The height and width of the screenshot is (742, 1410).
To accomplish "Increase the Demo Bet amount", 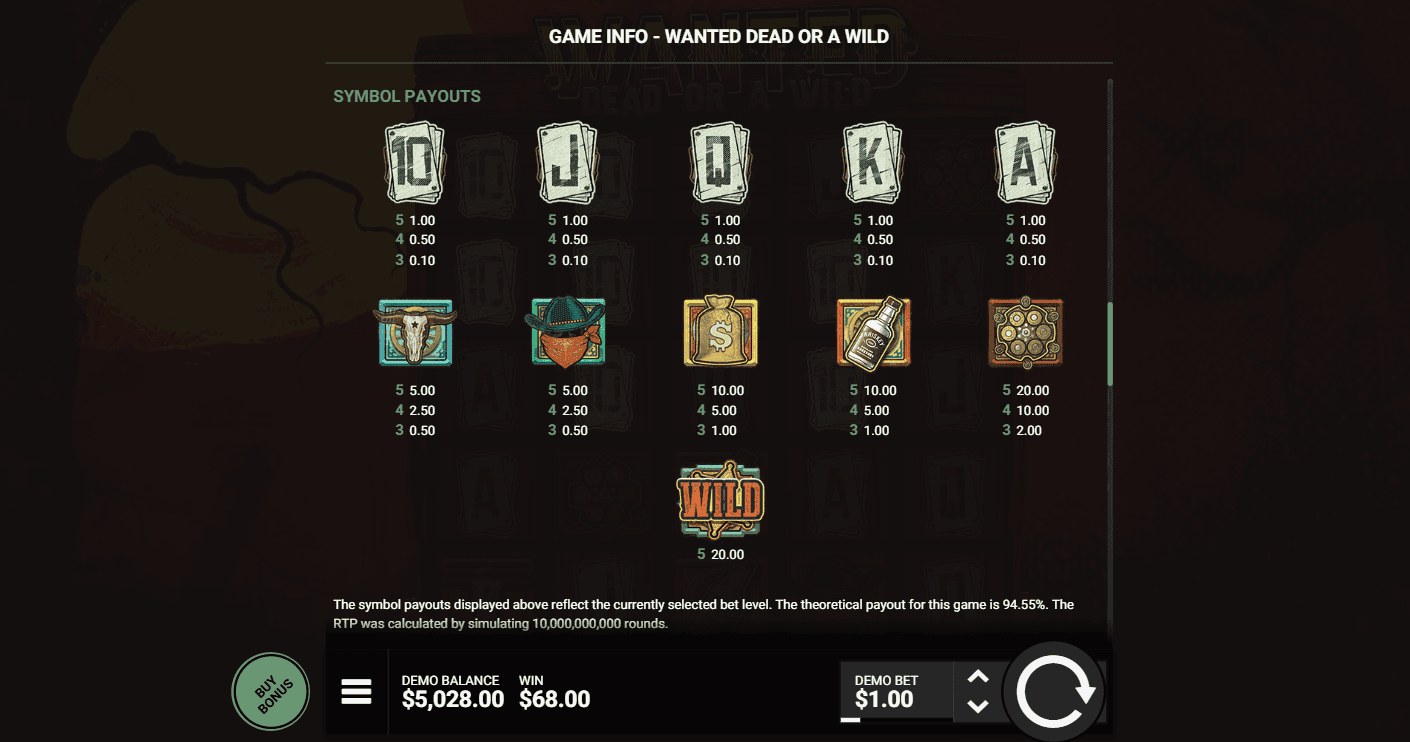I will click(978, 675).
